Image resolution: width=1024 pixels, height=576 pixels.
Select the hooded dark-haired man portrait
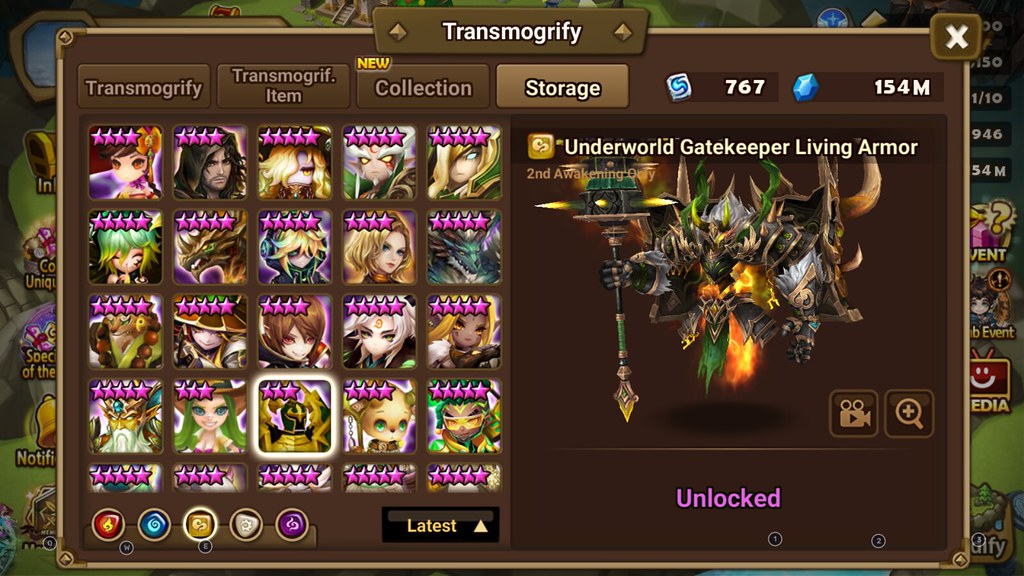point(210,162)
